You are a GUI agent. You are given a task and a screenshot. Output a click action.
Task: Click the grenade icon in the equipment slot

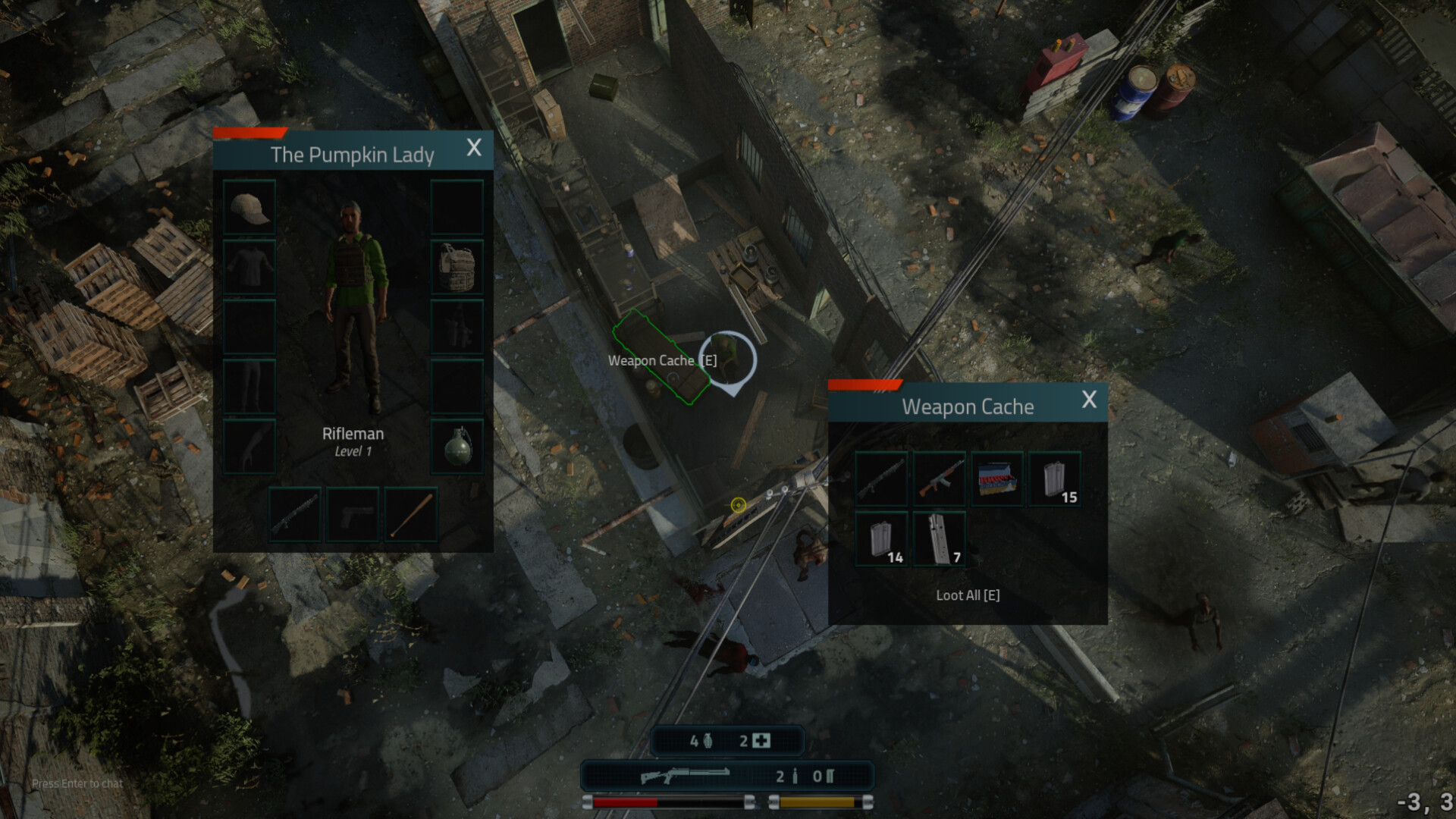457,444
